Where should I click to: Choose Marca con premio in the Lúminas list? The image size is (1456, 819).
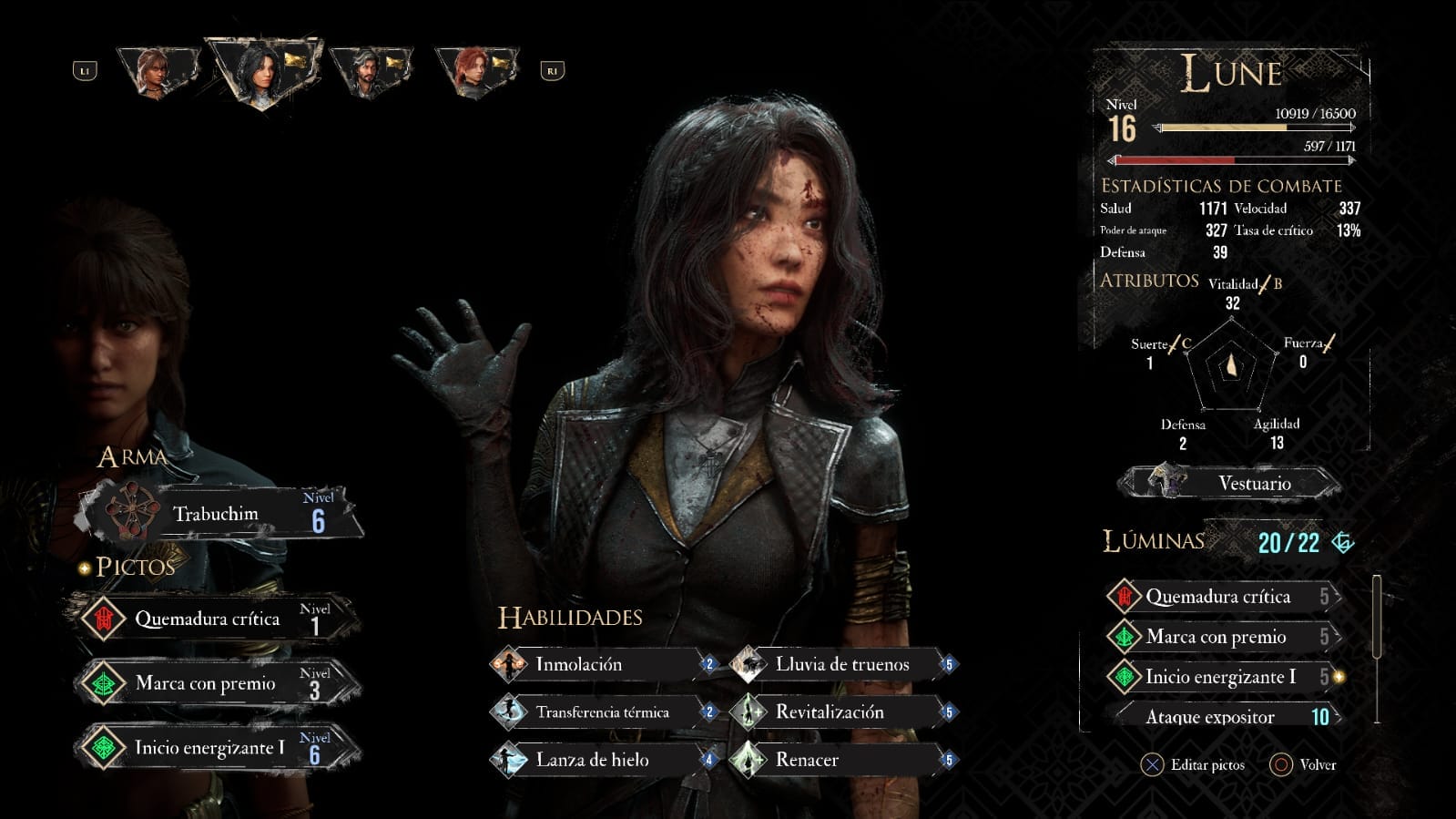coord(1220,637)
